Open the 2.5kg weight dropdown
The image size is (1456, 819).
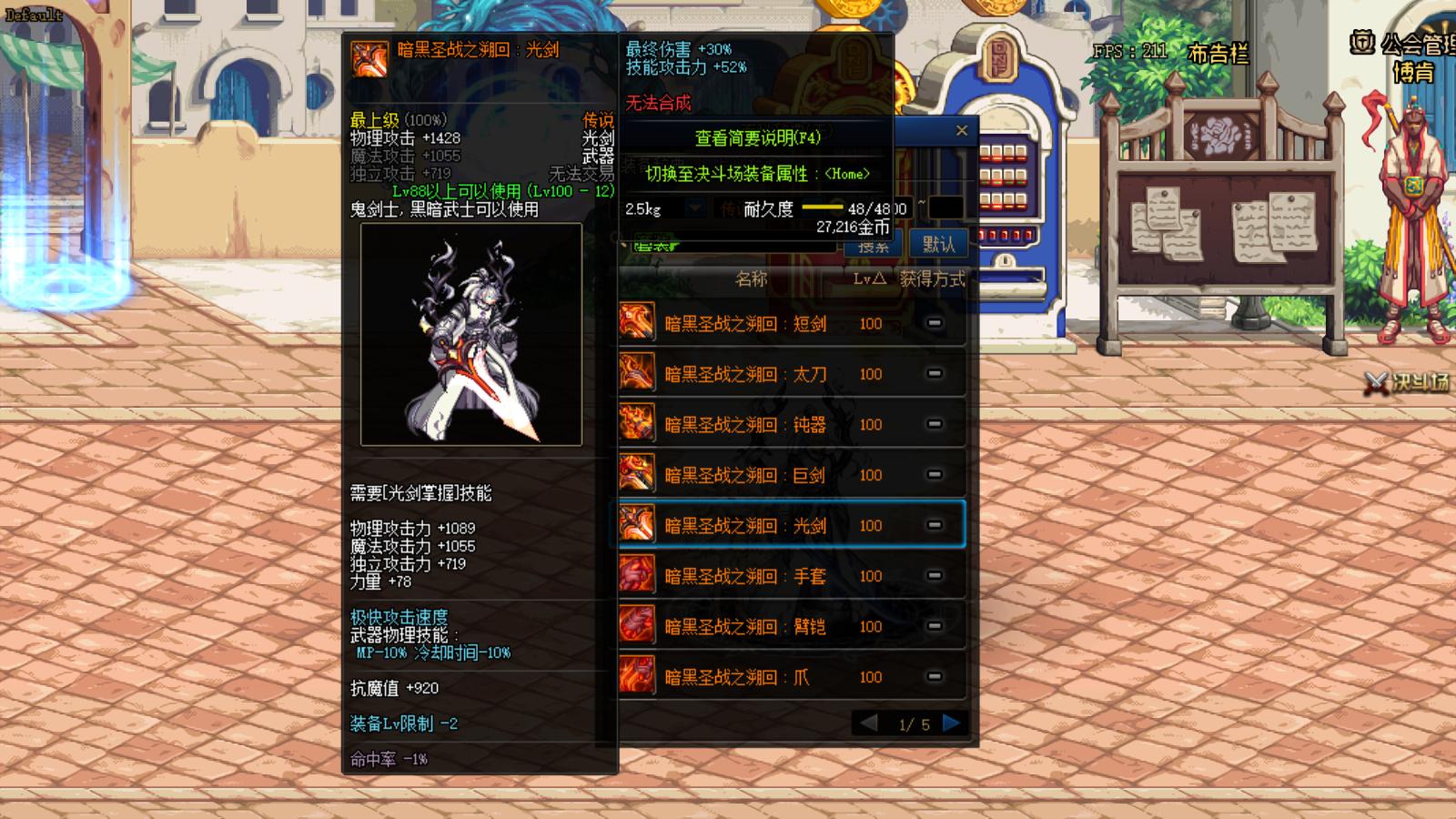(x=693, y=207)
